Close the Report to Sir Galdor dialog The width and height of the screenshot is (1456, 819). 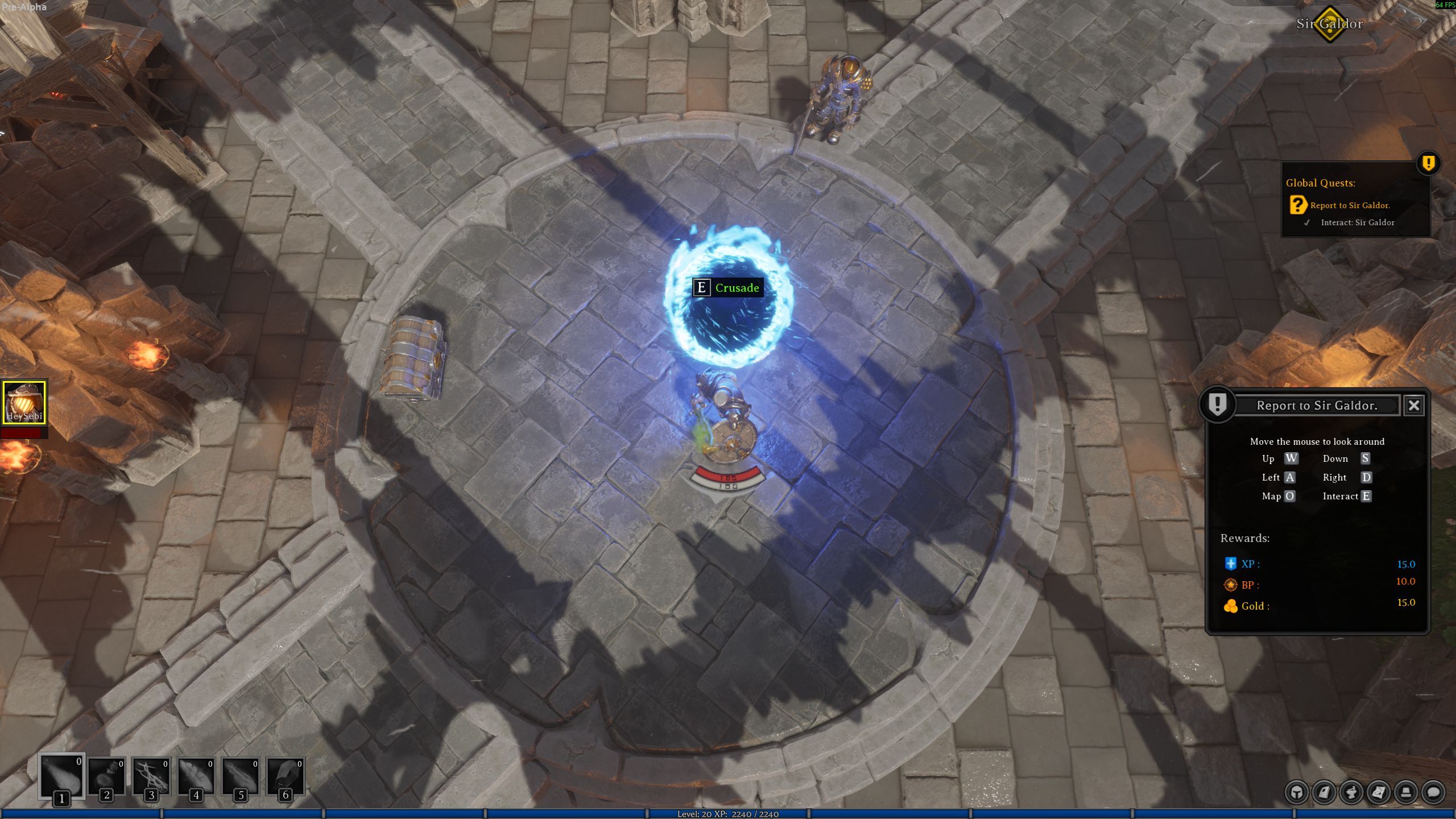pyautogui.click(x=1414, y=406)
